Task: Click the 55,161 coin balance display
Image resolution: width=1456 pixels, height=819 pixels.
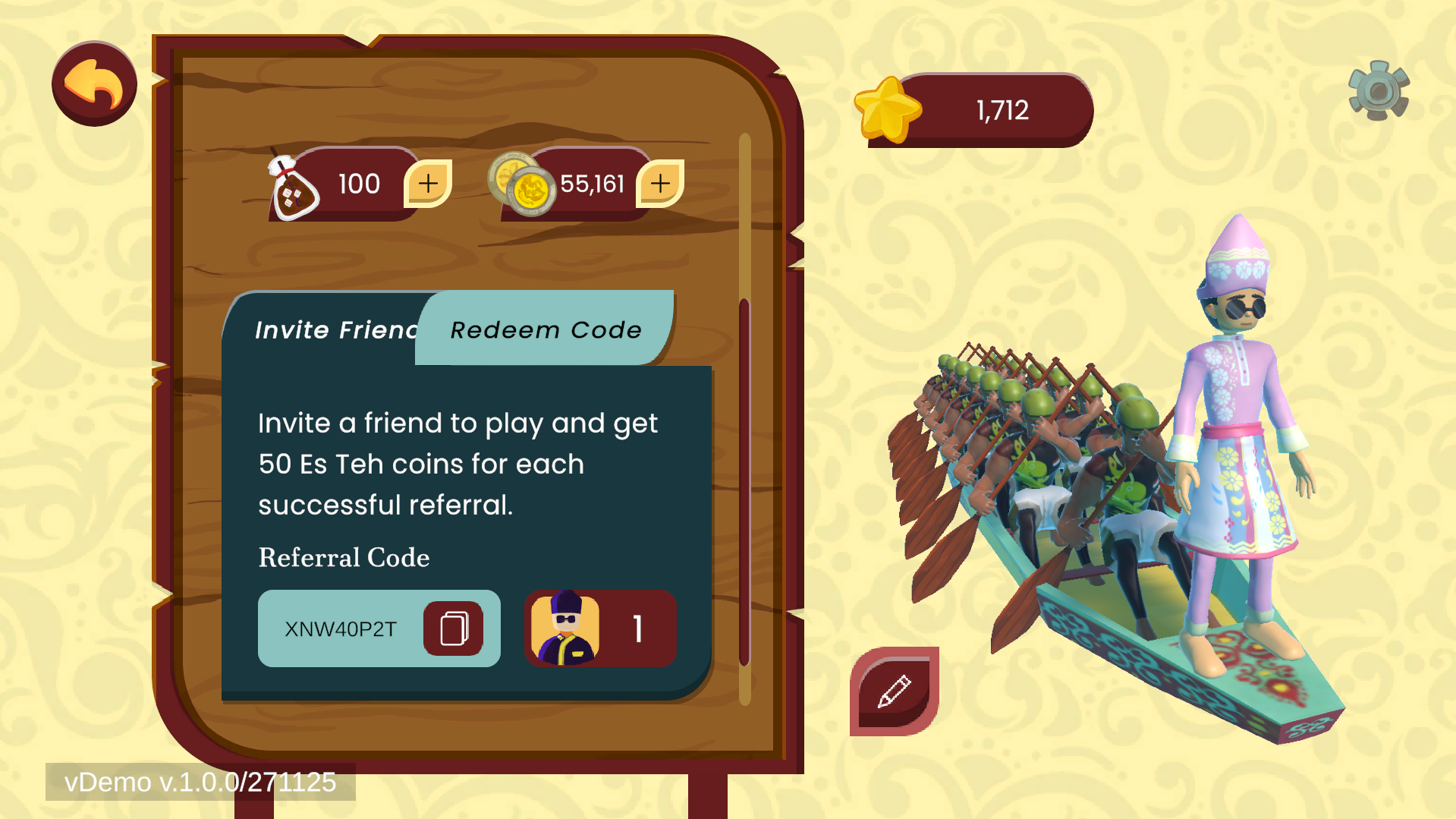Action: coord(593,183)
